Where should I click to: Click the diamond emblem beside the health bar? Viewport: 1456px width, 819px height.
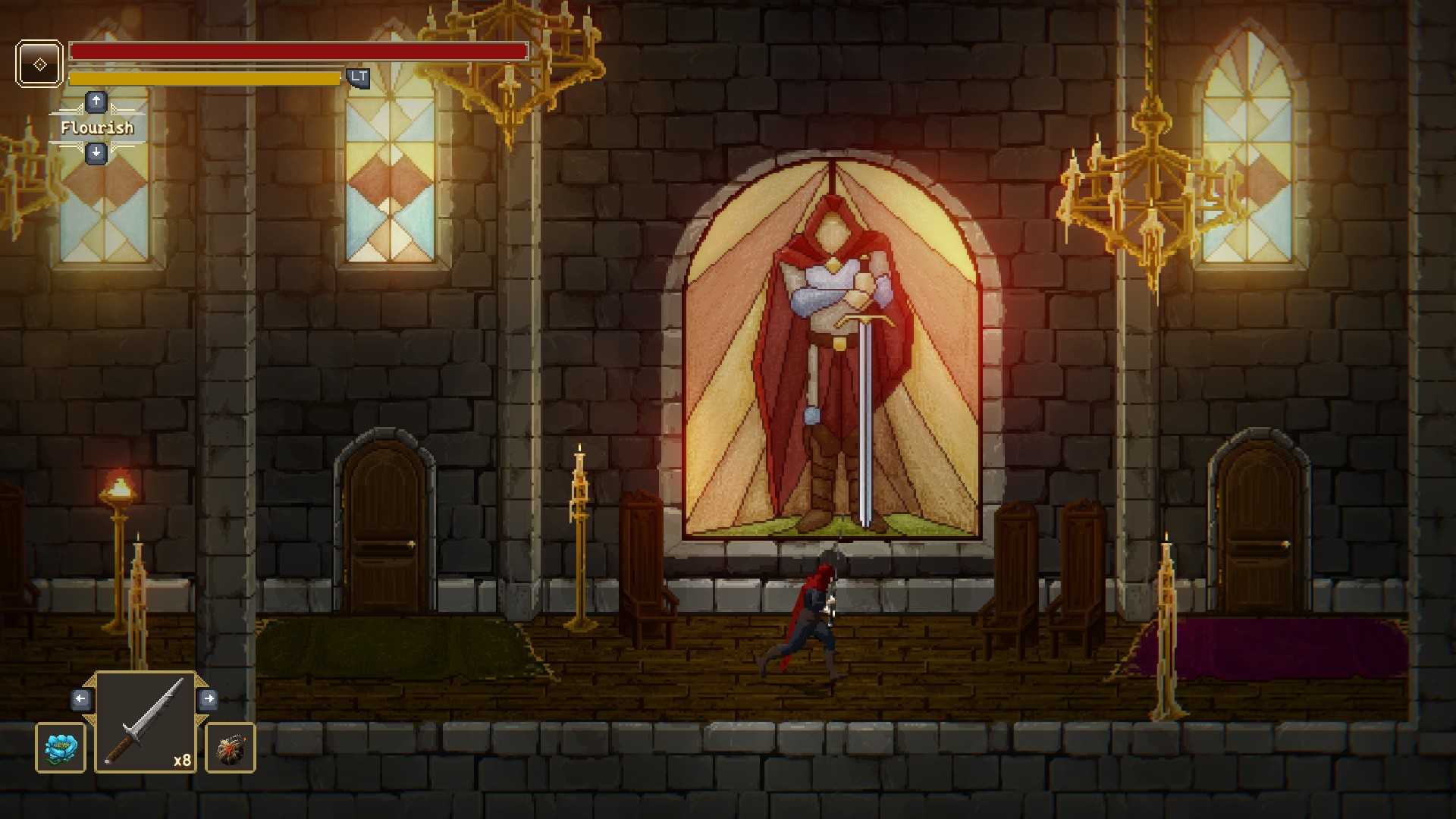point(39,64)
